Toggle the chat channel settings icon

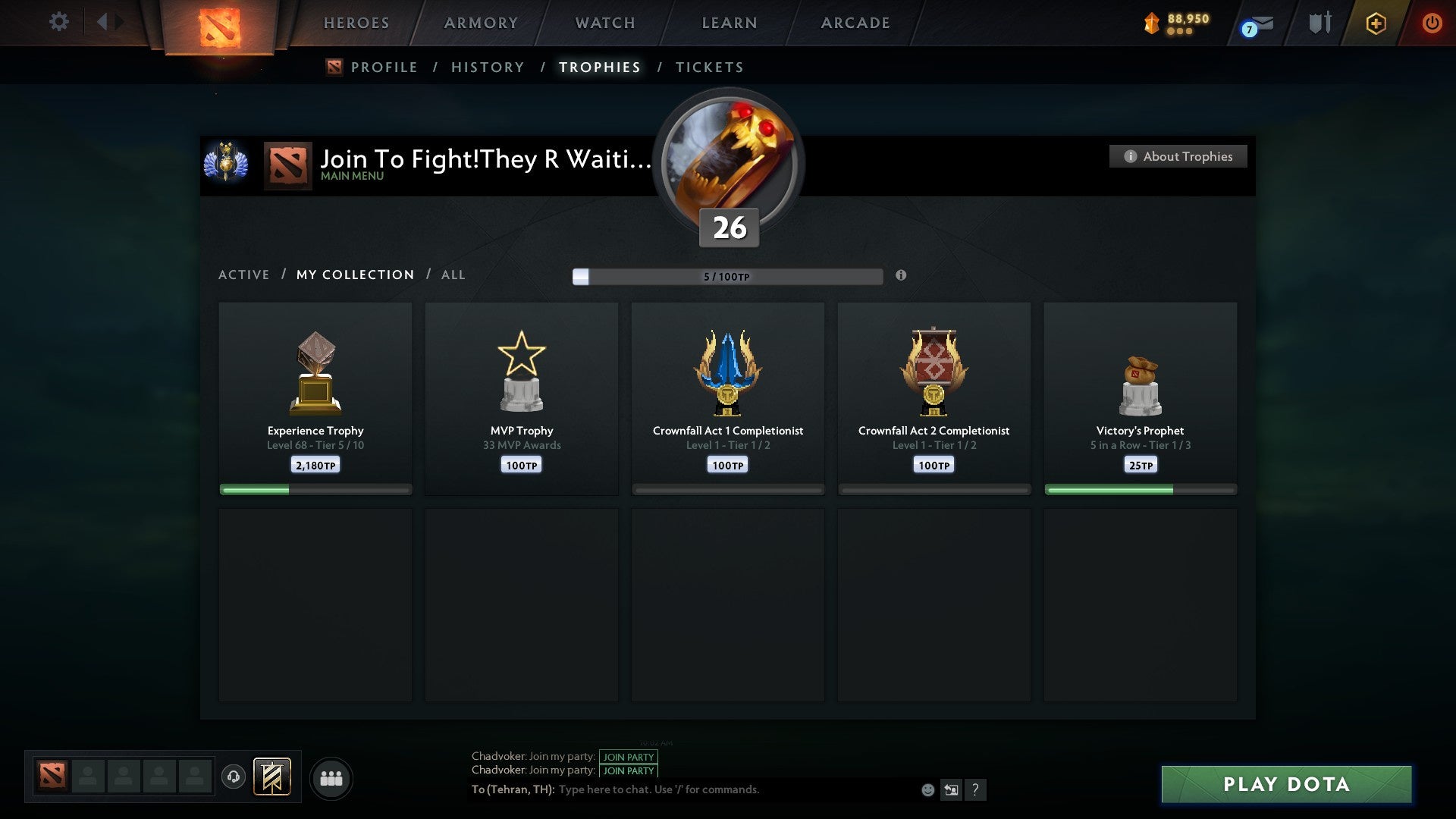tap(950, 789)
